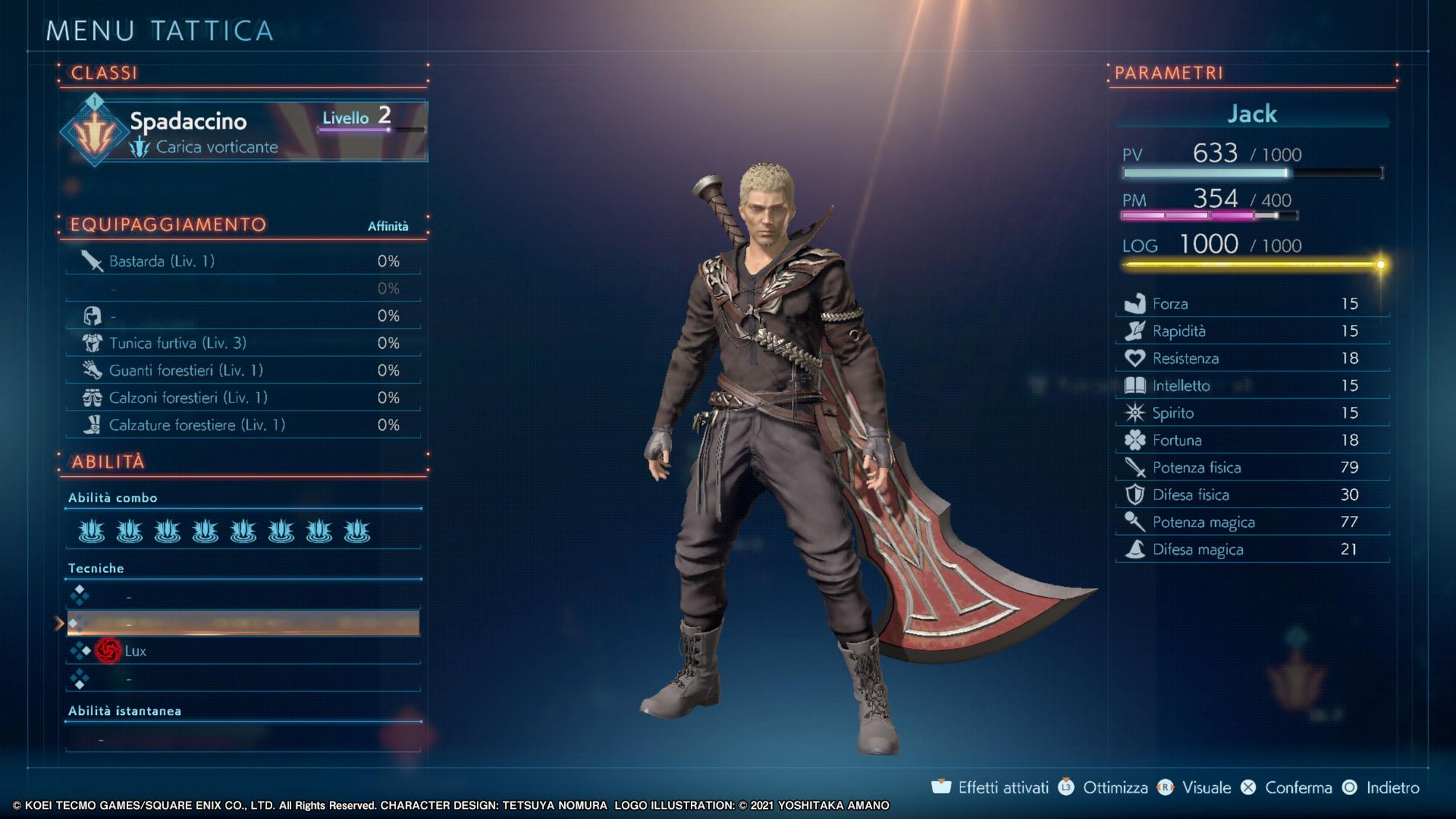Image resolution: width=1456 pixels, height=819 pixels.
Task: Click the Abilità combo icon row
Action: 223,531
